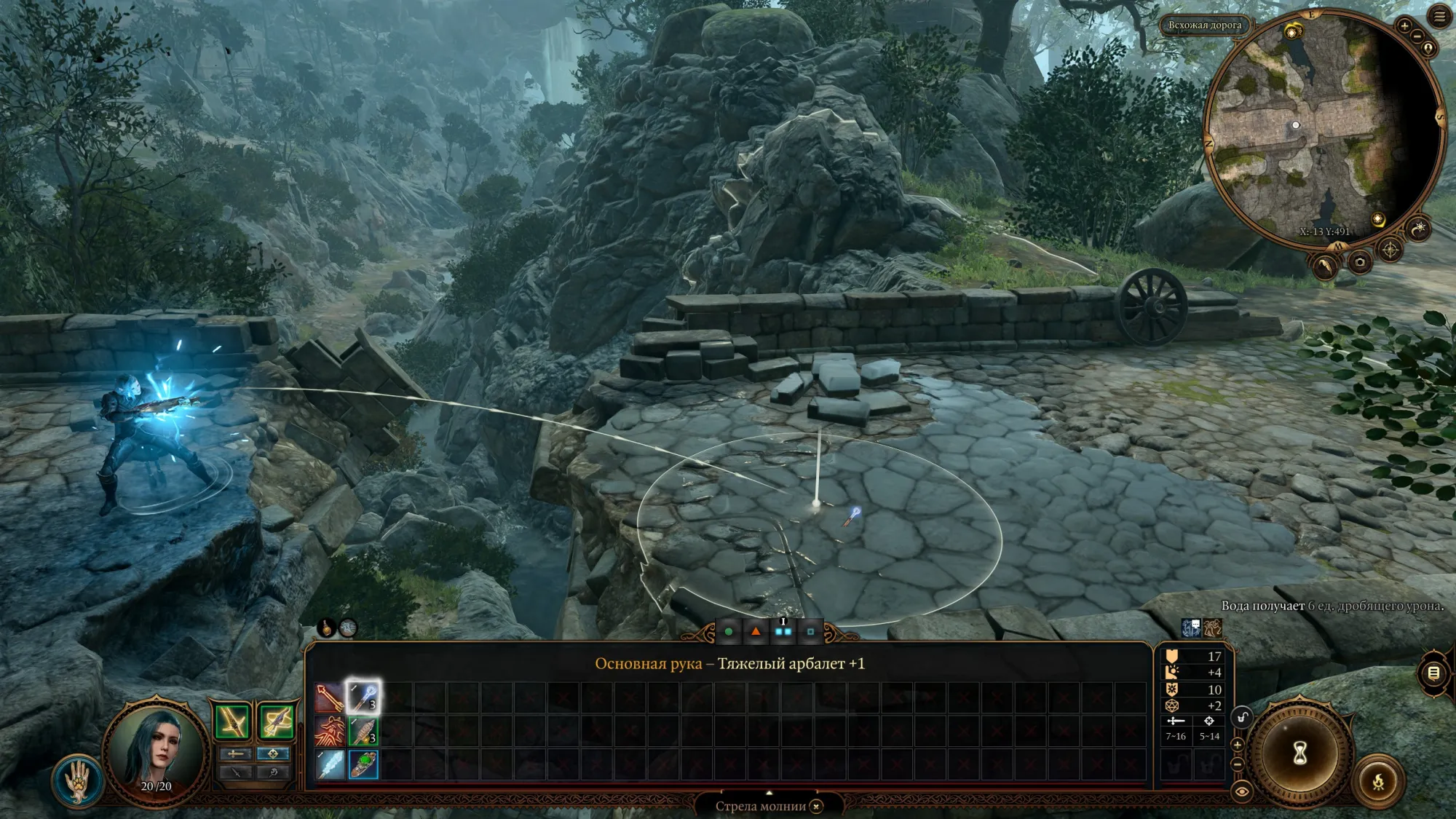Open the campfire button
The height and width of the screenshot is (819, 1456).
tap(1377, 783)
